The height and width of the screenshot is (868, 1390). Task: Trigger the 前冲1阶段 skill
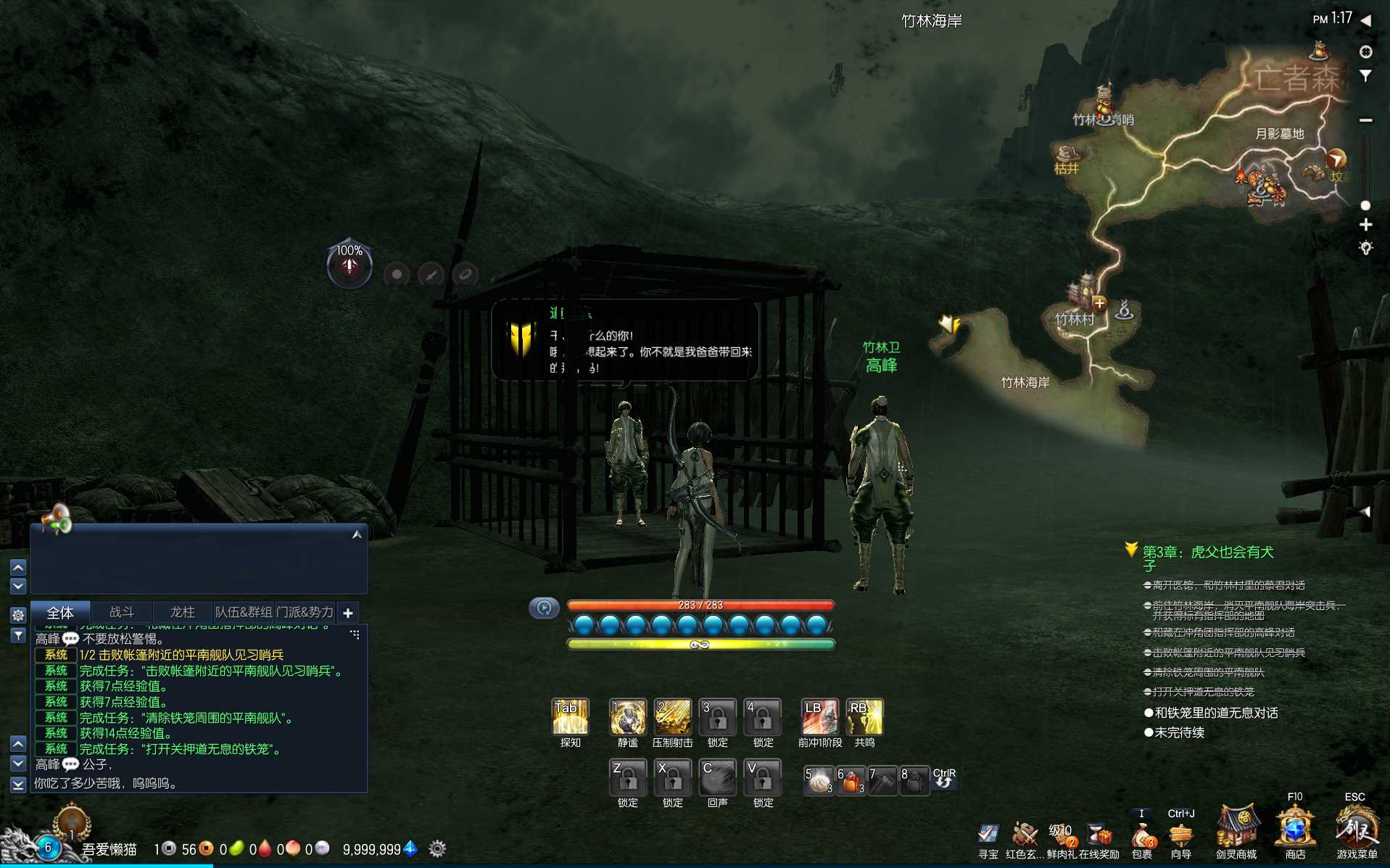(819, 717)
